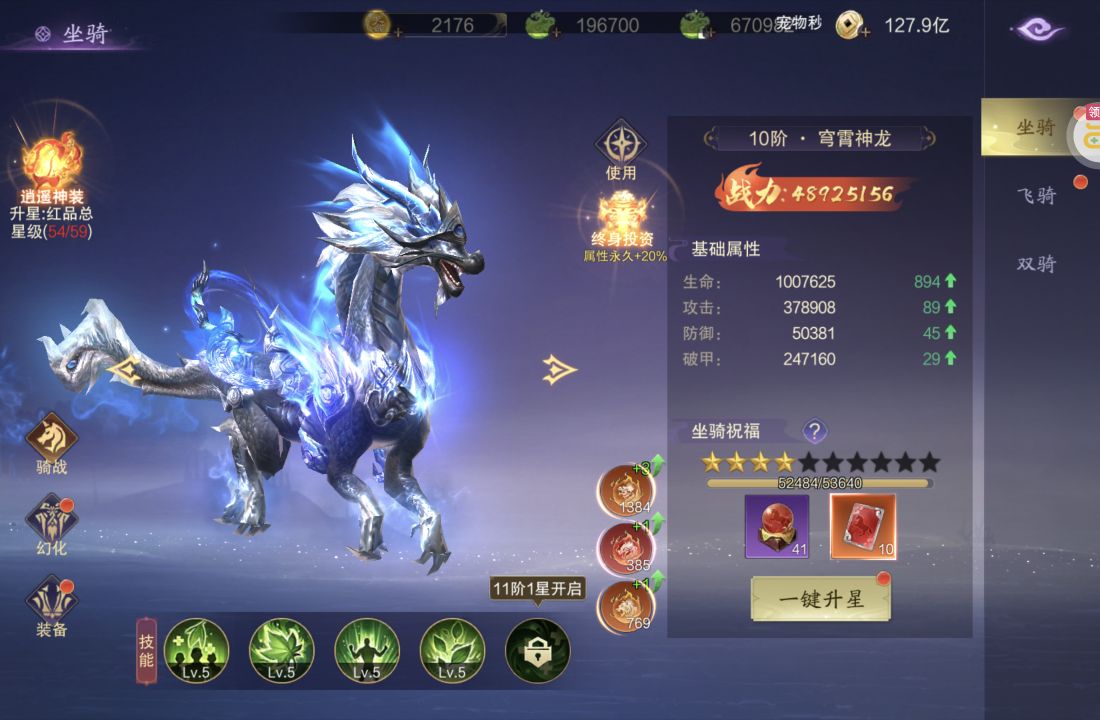Select the 双骑 tab
Viewport: 1100px width, 720px height.
(x=1035, y=264)
